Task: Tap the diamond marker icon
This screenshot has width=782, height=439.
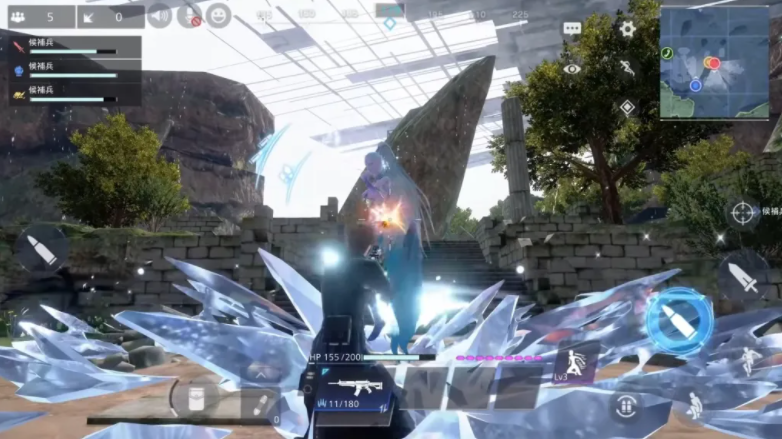Action: click(x=627, y=107)
